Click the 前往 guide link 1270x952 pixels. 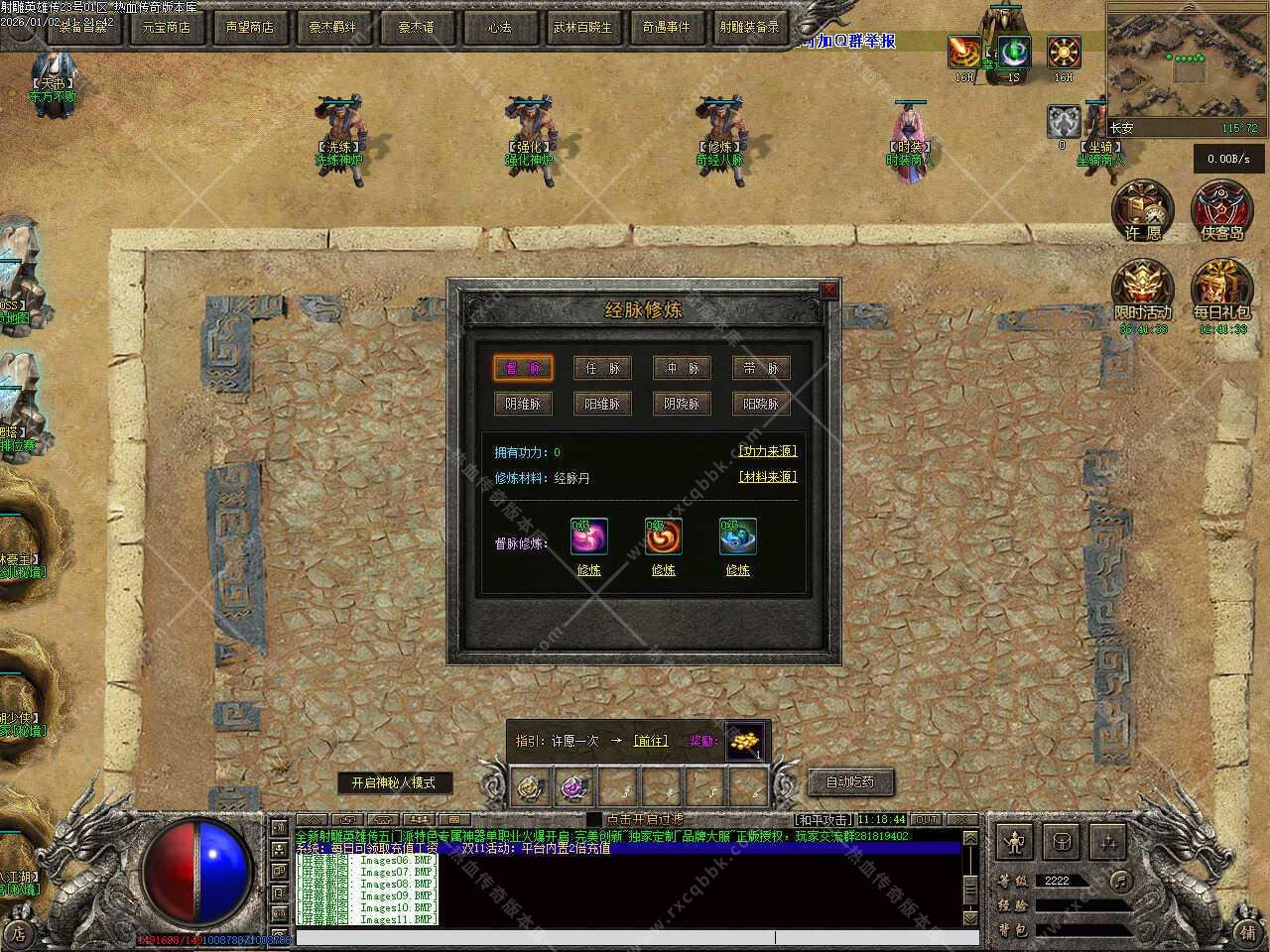[x=650, y=741]
